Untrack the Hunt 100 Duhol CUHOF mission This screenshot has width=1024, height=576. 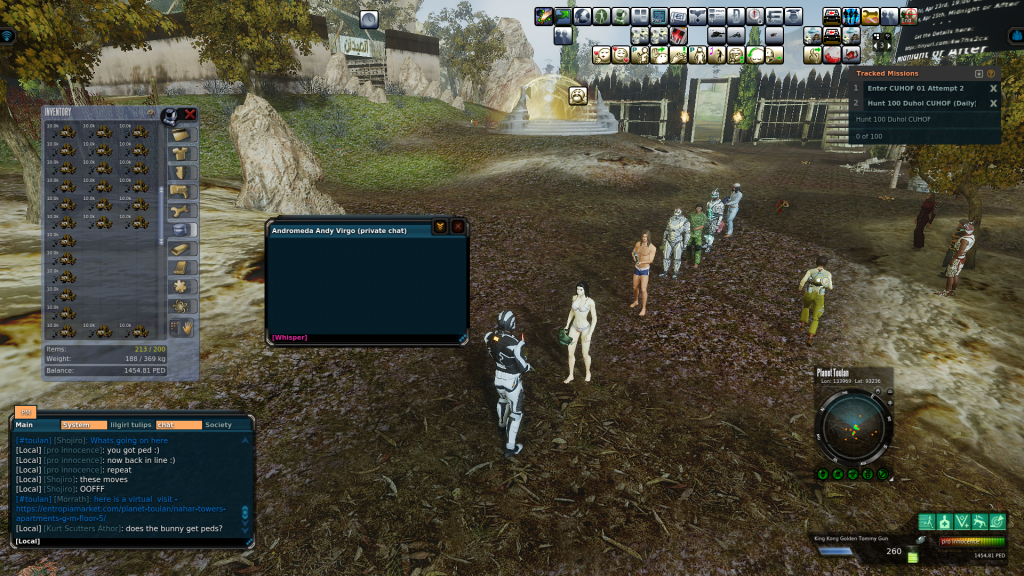[x=993, y=103]
